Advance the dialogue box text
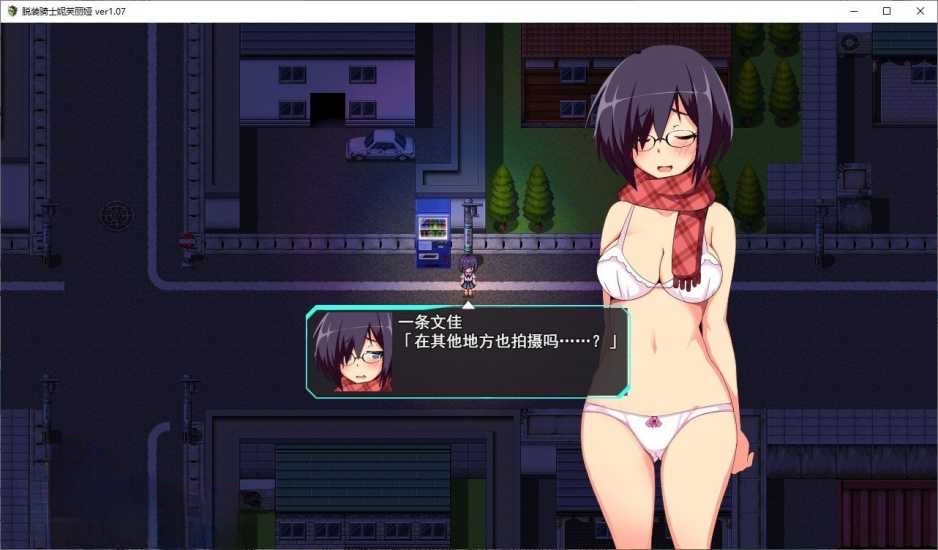 click(x=467, y=352)
